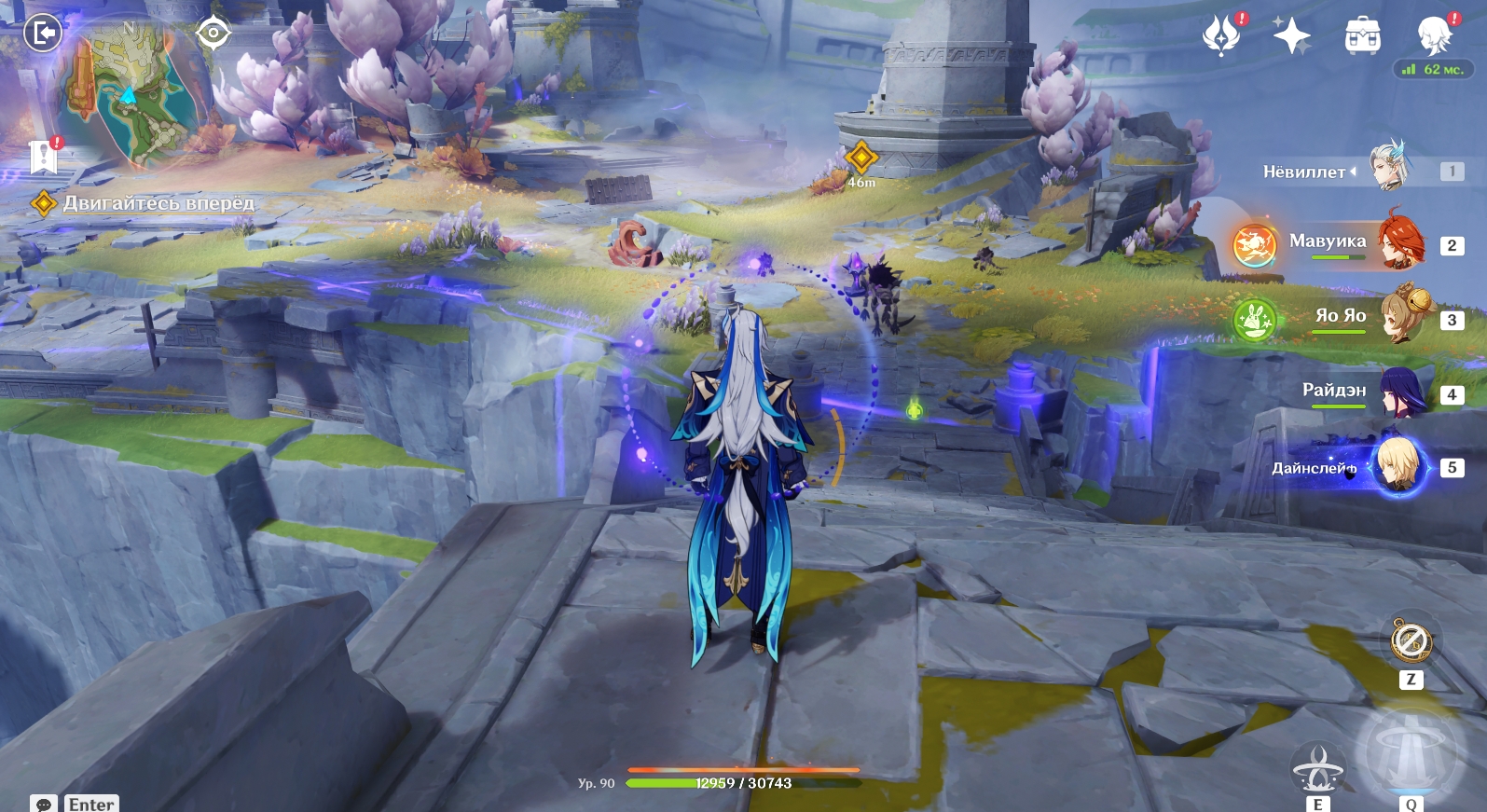Open the four-point star wish menu

pos(1292,35)
